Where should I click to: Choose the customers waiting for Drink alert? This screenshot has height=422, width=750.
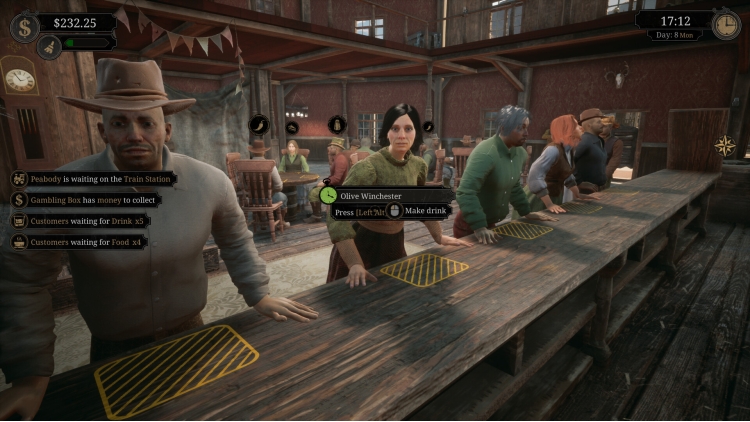[x=79, y=220]
